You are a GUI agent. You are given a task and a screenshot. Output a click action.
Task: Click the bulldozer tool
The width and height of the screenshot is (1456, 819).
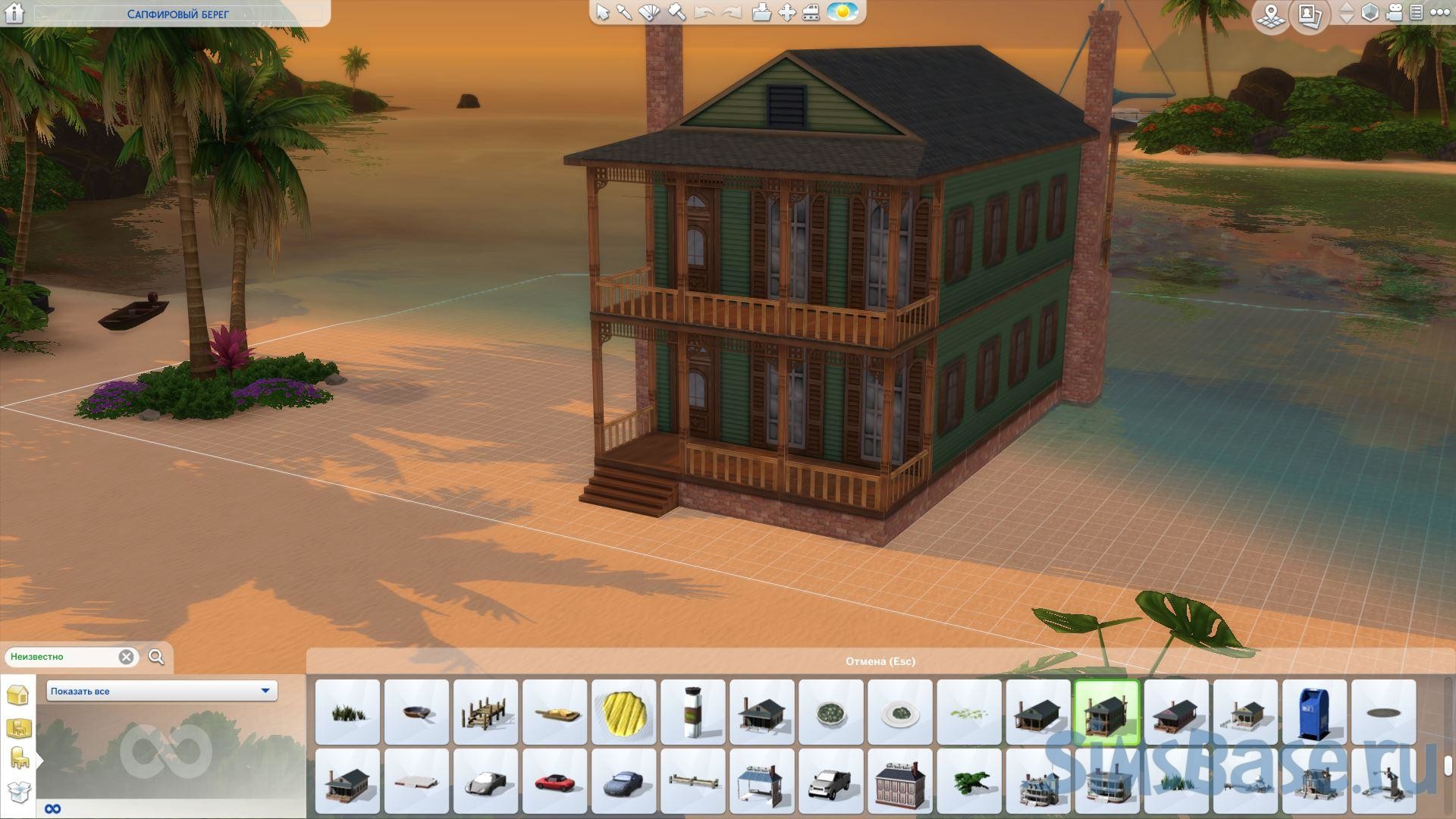pyautogui.click(x=811, y=12)
